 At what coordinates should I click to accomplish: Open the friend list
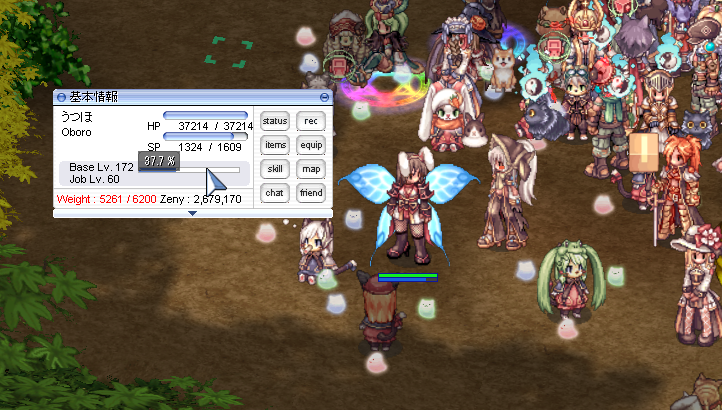(311, 192)
